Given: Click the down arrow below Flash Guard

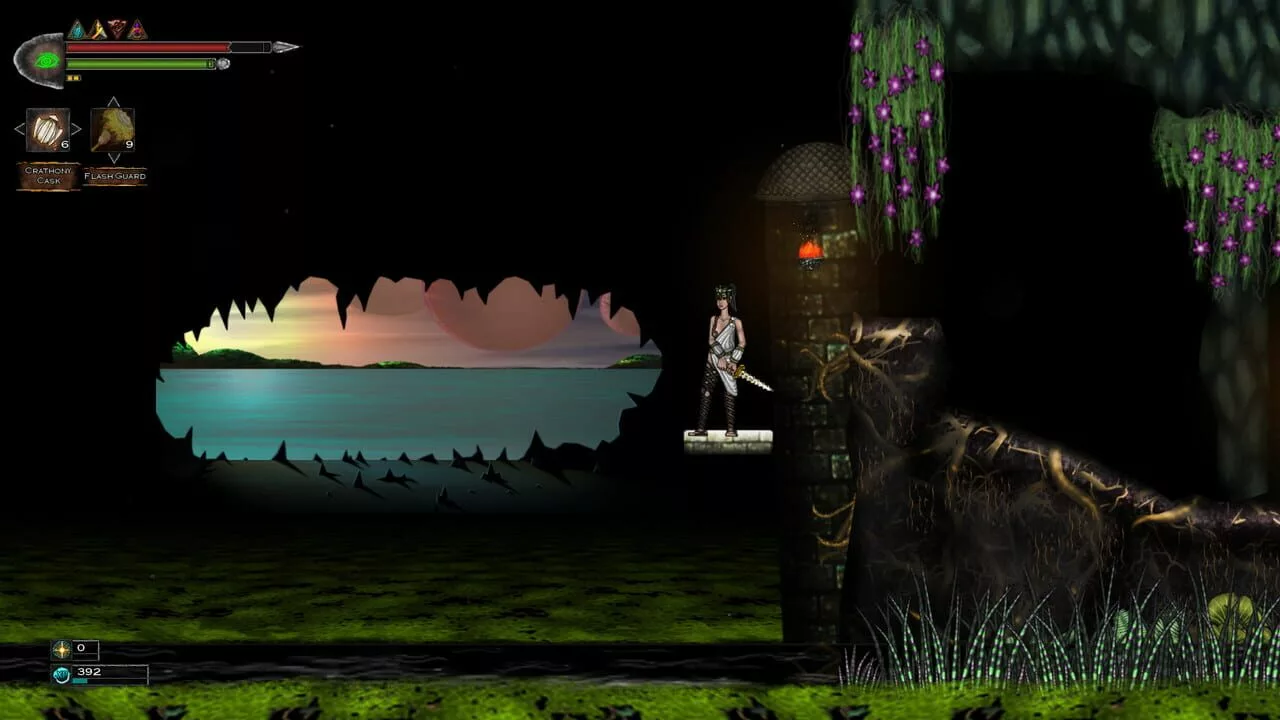Looking at the screenshot, I should click(x=113, y=158).
